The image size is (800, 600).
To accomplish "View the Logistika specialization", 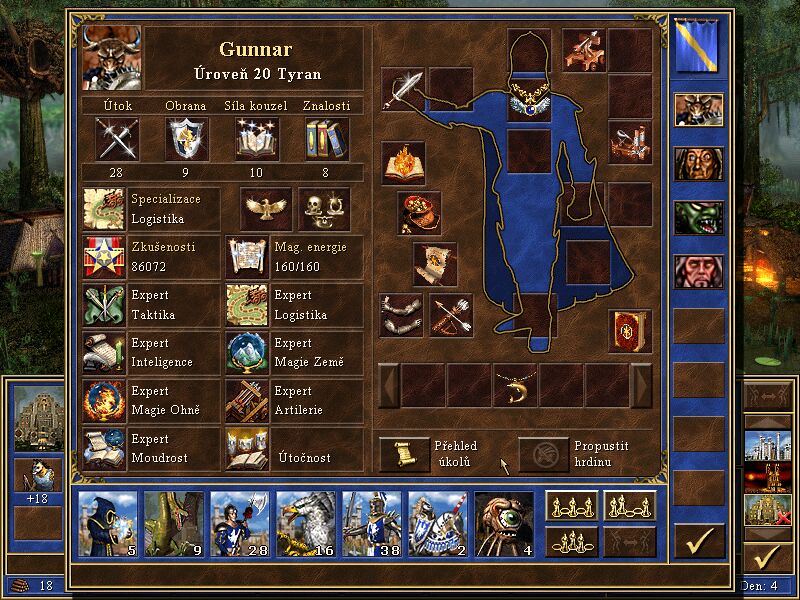I will (105, 208).
